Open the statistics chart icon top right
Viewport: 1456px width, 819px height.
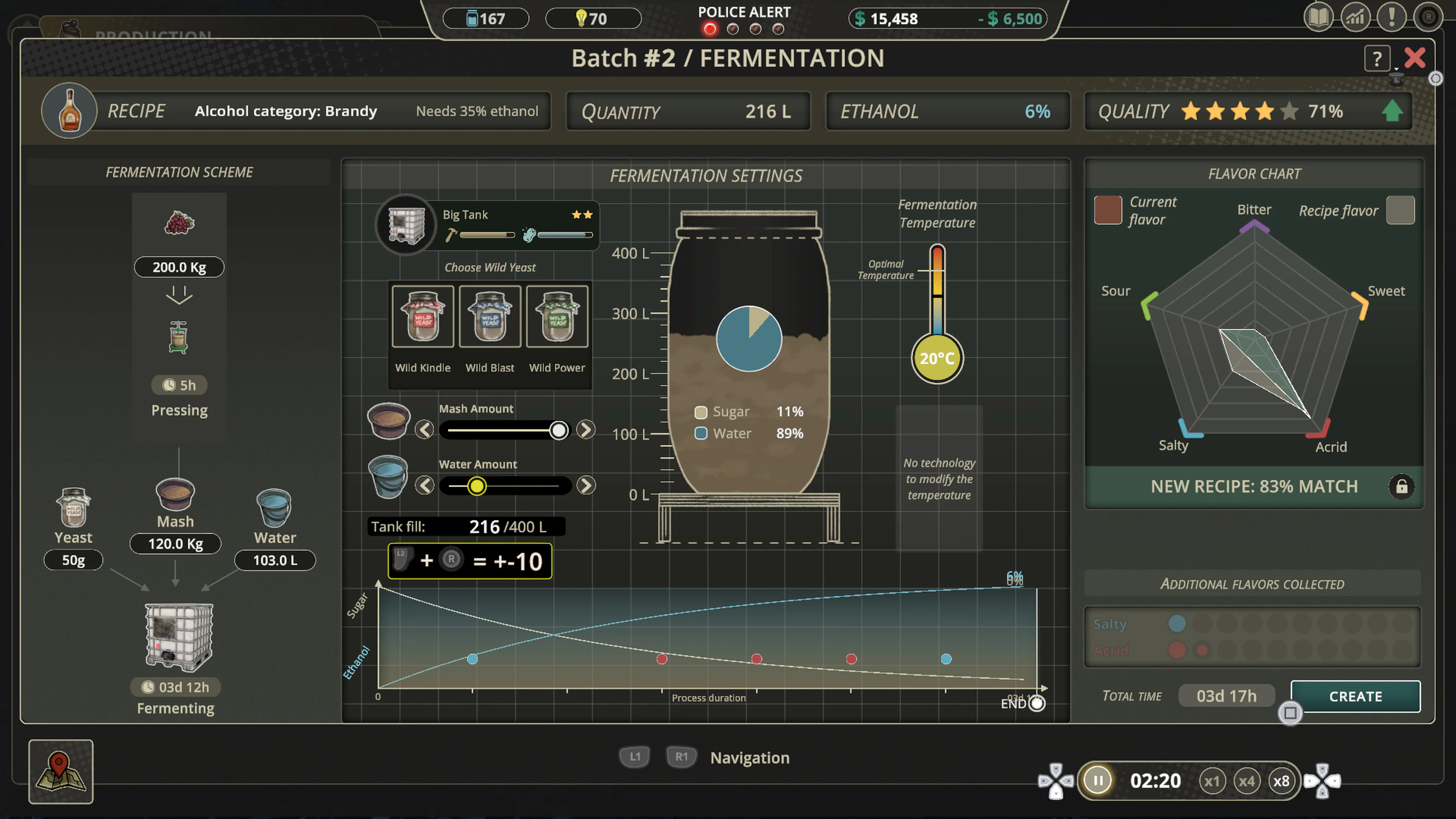tap(1356, 17)
